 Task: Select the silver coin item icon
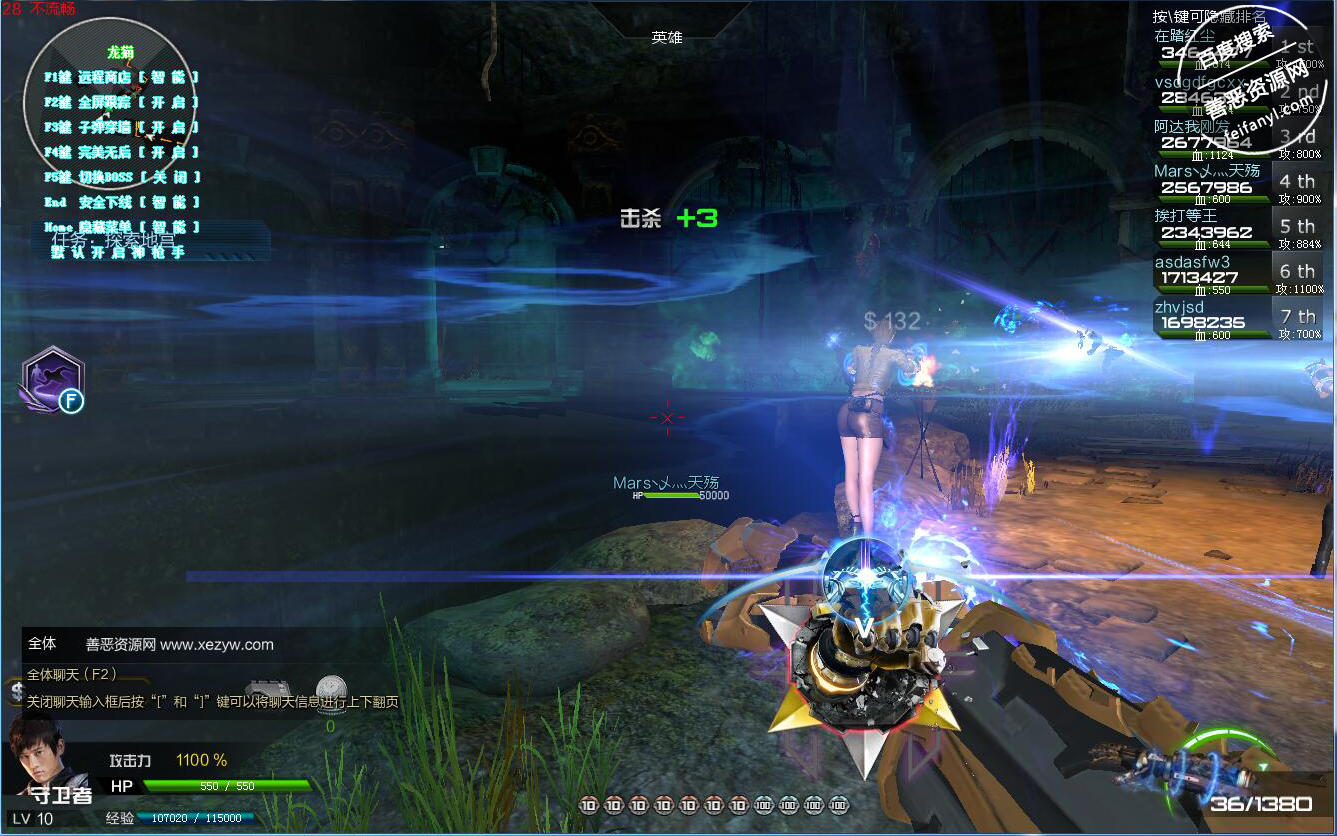[331, 690]
